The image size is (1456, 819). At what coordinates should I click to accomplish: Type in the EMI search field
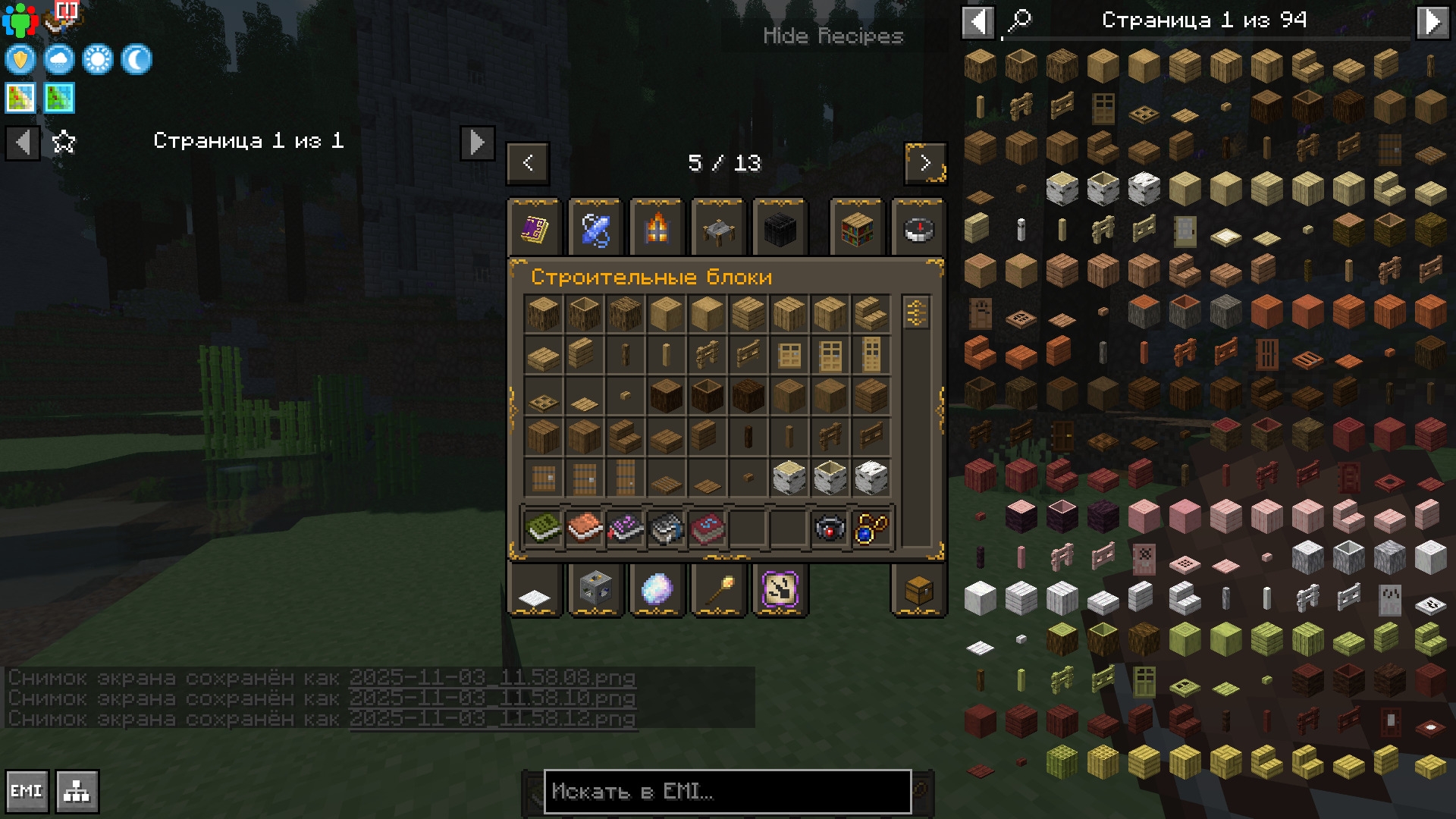pos(726,792)
